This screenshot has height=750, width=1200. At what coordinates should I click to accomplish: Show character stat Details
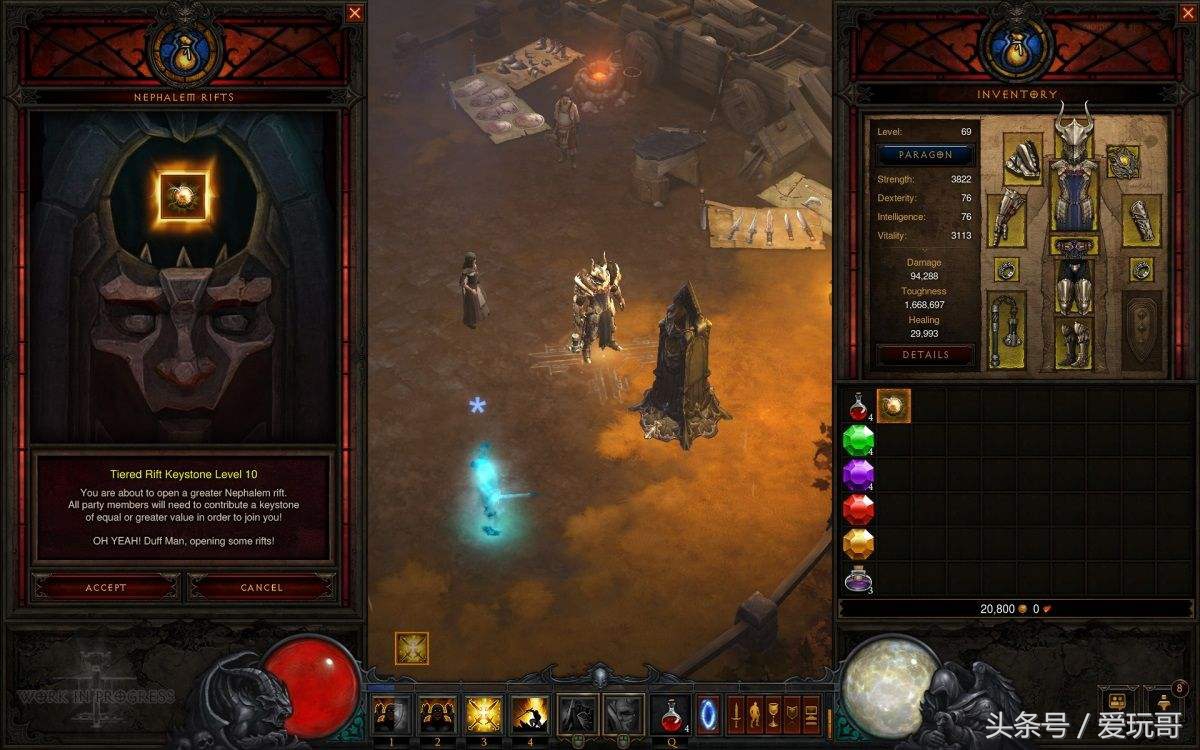(x=925, y=354)
